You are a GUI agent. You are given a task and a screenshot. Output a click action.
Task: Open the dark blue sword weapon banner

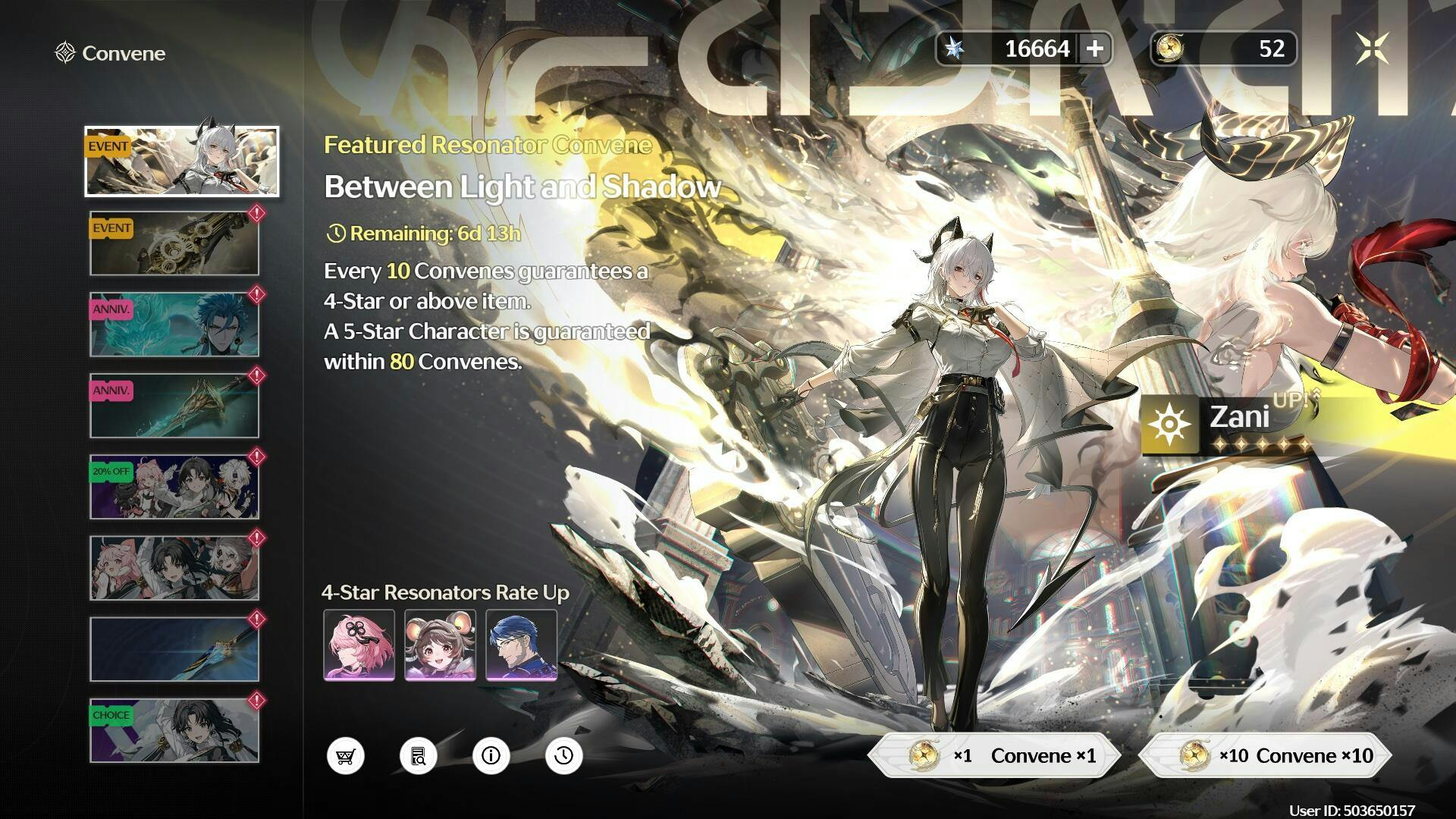[174, 649]
